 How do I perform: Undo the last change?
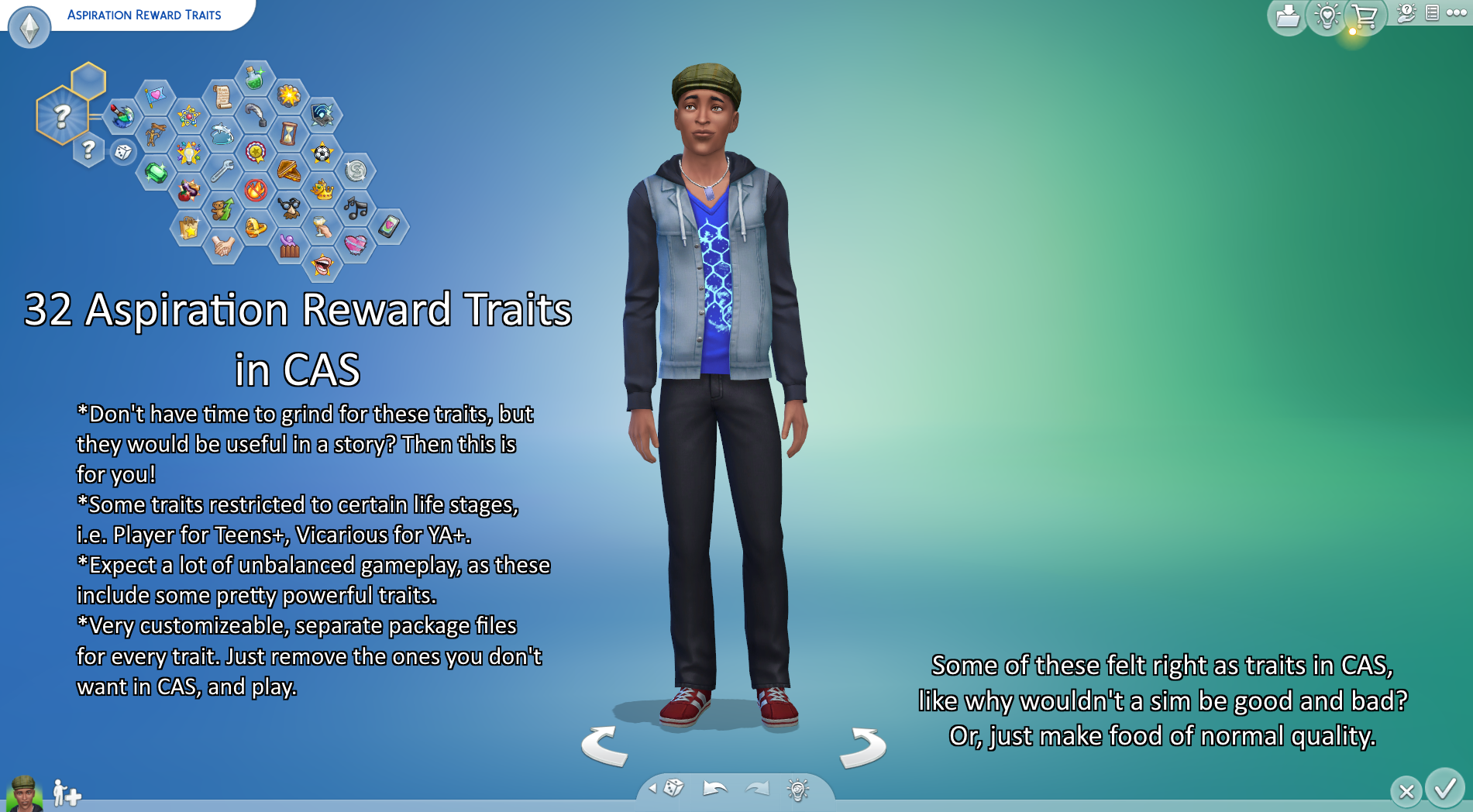714,789
